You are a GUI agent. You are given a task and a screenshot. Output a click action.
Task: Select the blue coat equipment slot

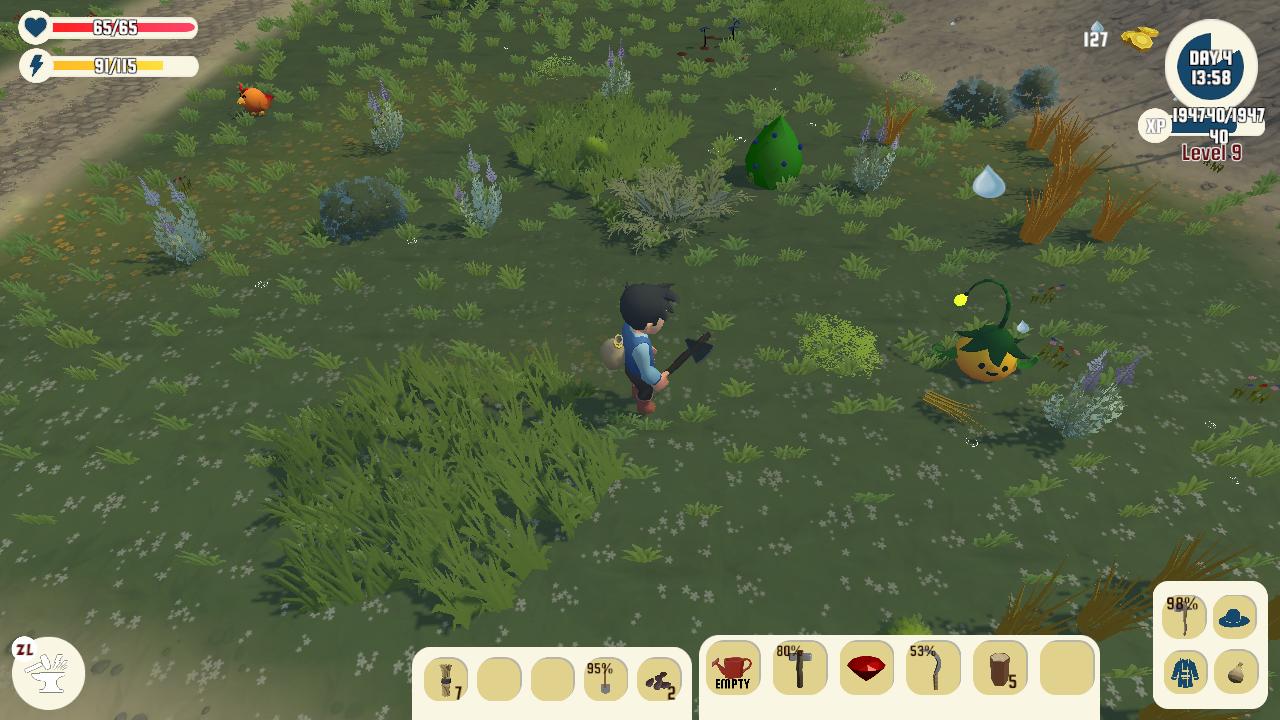coord(1185,671)
